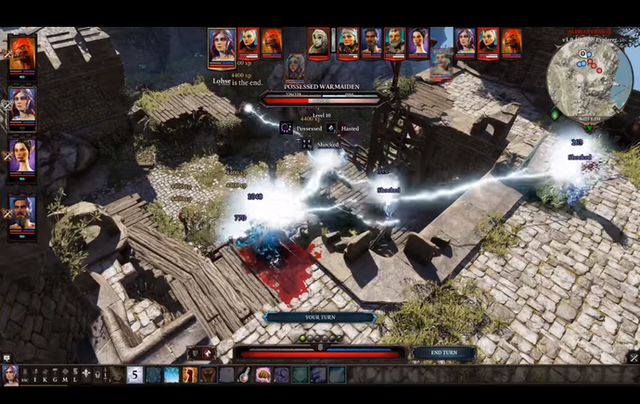Select the red-haired woman party portrait

(22, 105)
